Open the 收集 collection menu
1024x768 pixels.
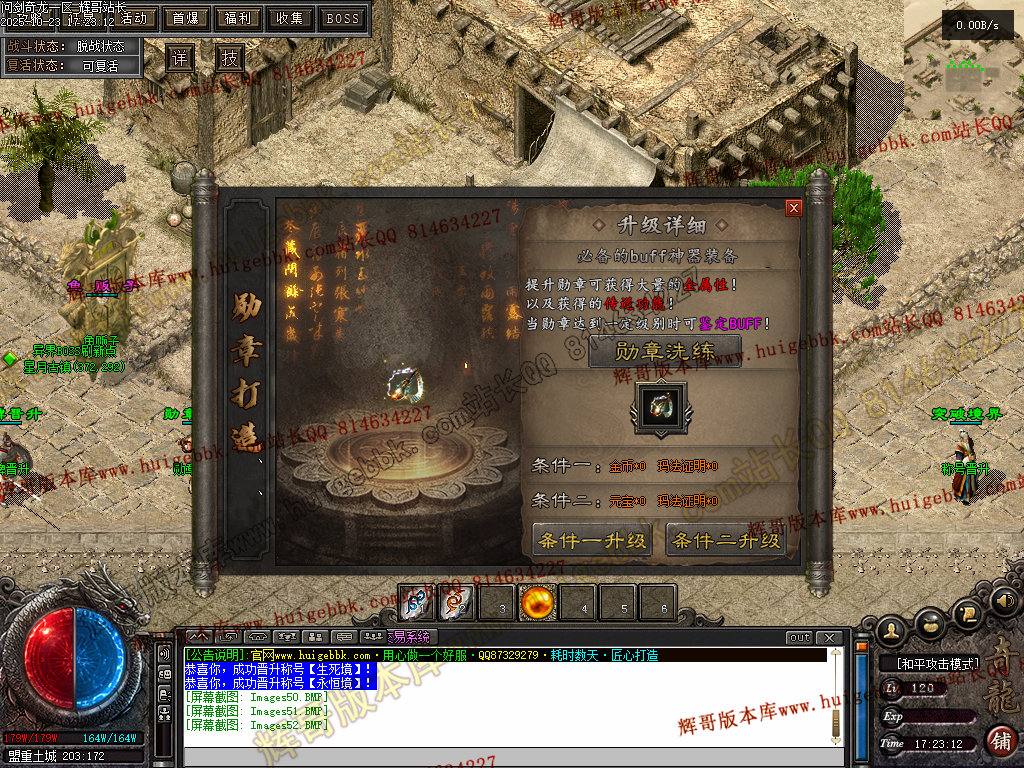[290, 18]
